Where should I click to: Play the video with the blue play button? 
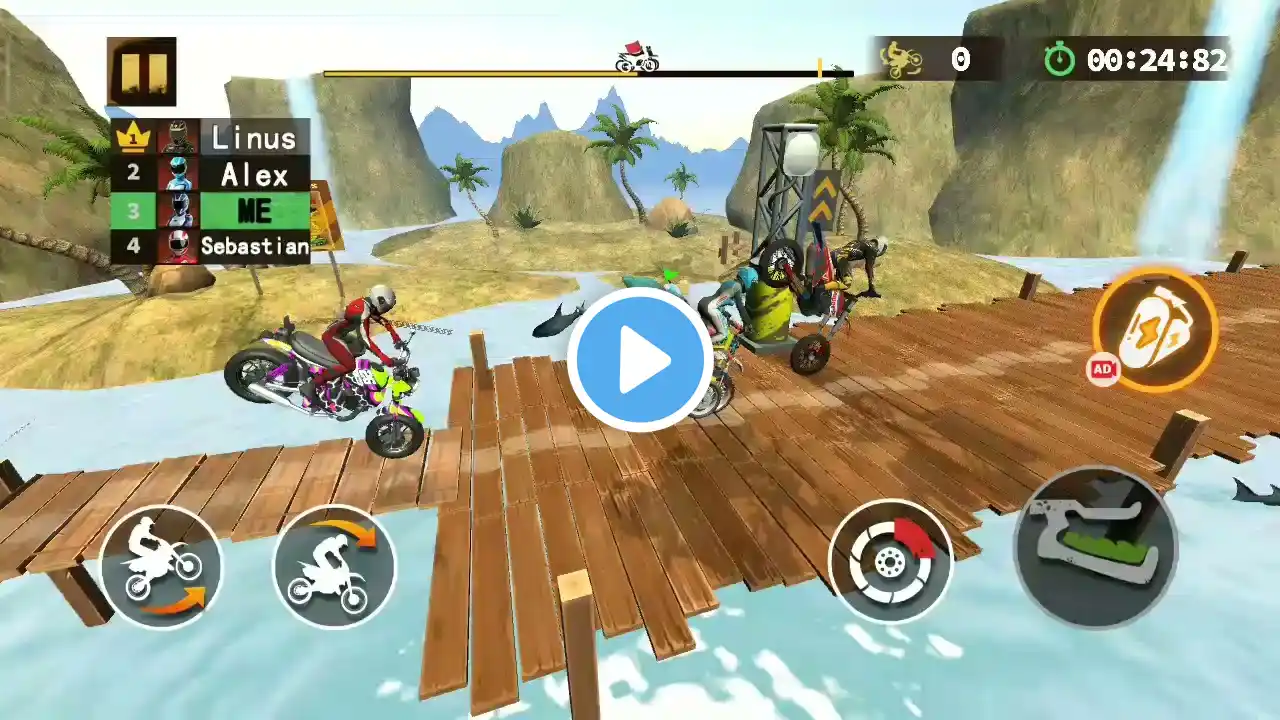[x=640, y=360]
